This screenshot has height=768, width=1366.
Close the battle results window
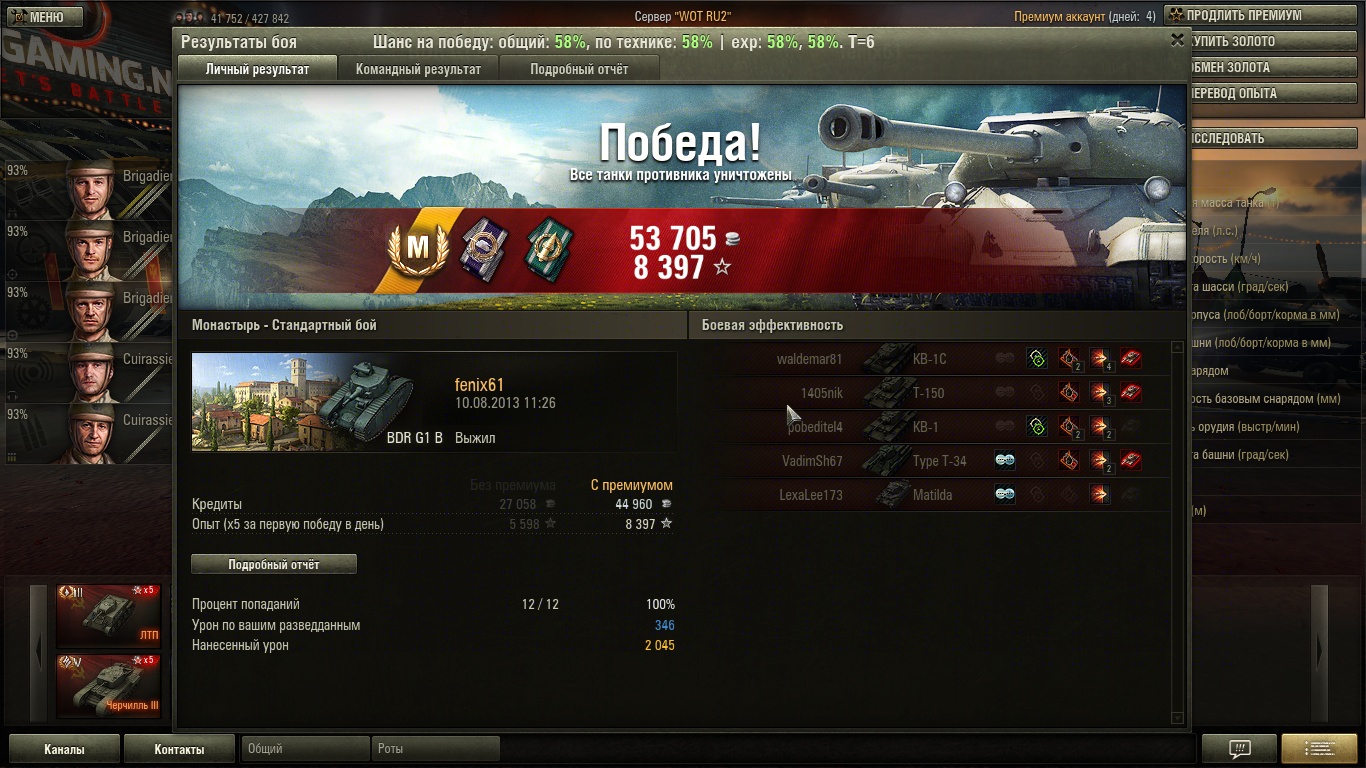(1177, 40)
